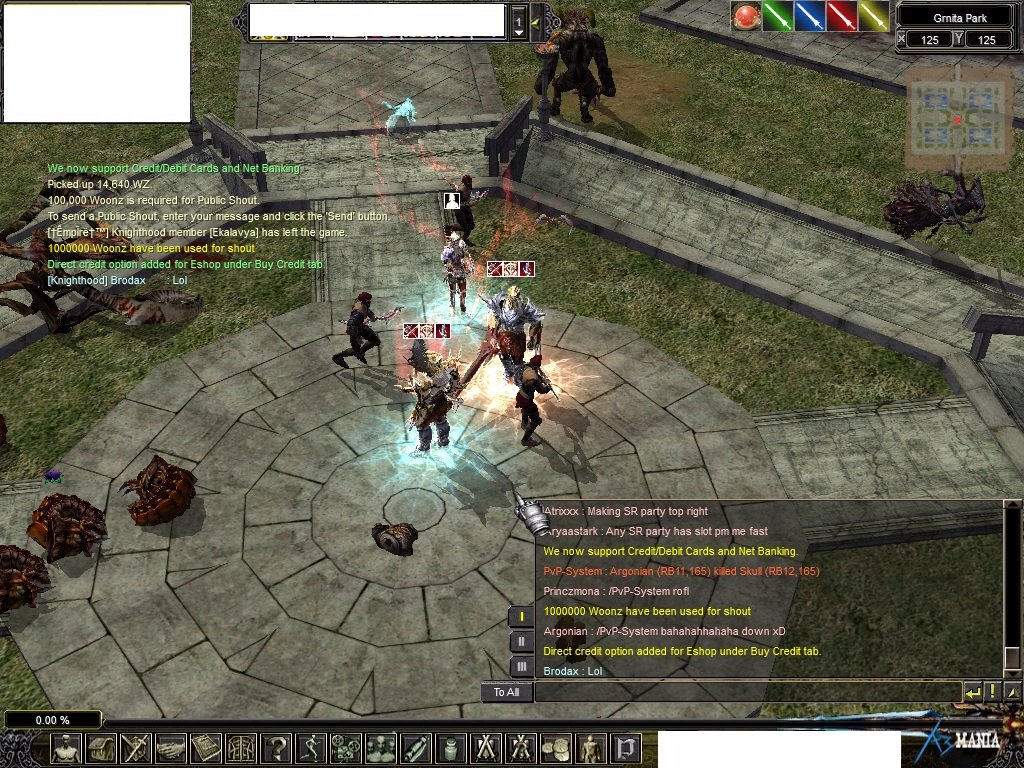
Task: Open the coins pile icon
Action: tap(556, 748)
